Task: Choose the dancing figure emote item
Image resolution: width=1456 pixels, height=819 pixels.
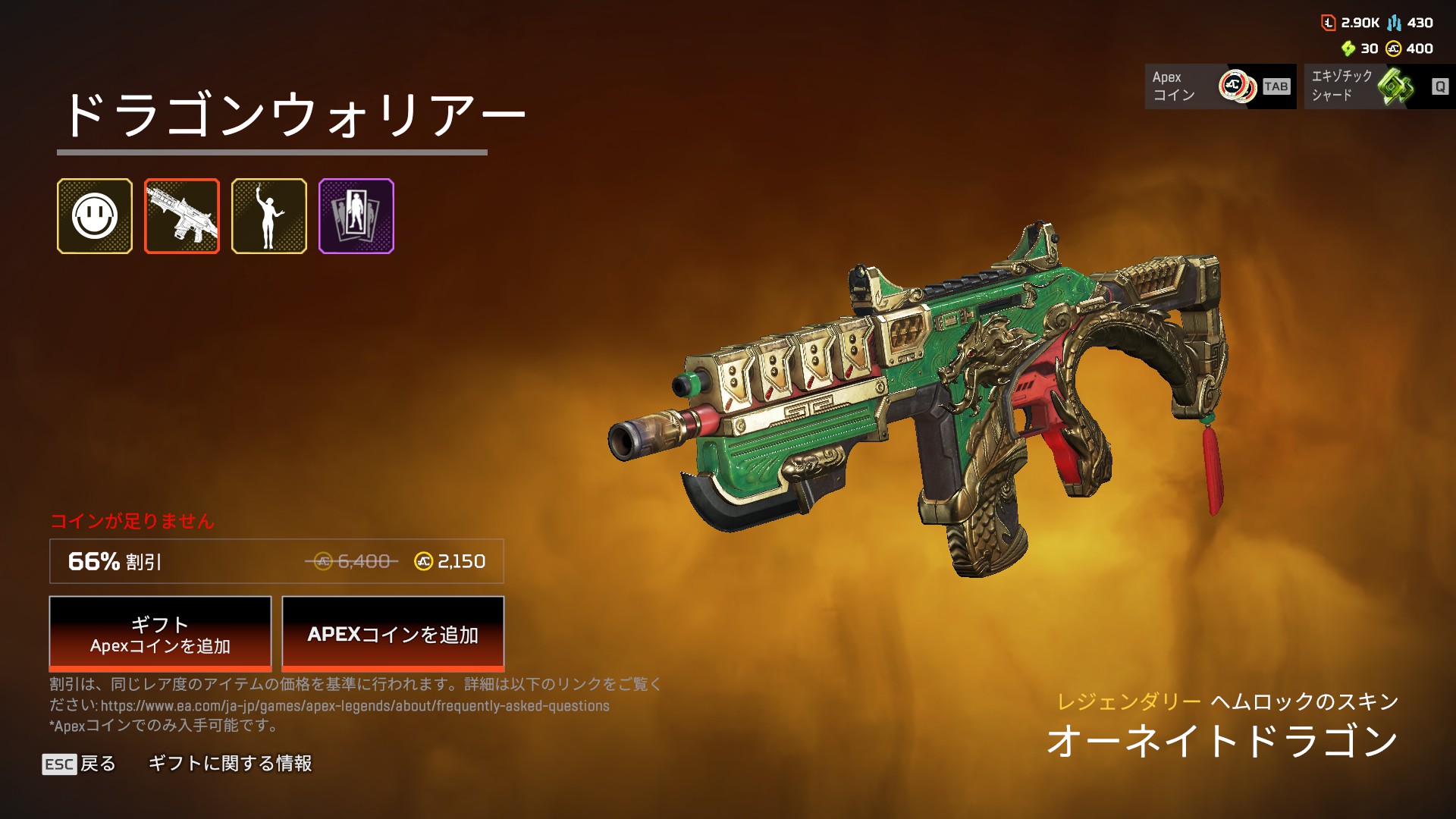Action: click(x=269, y=216)
